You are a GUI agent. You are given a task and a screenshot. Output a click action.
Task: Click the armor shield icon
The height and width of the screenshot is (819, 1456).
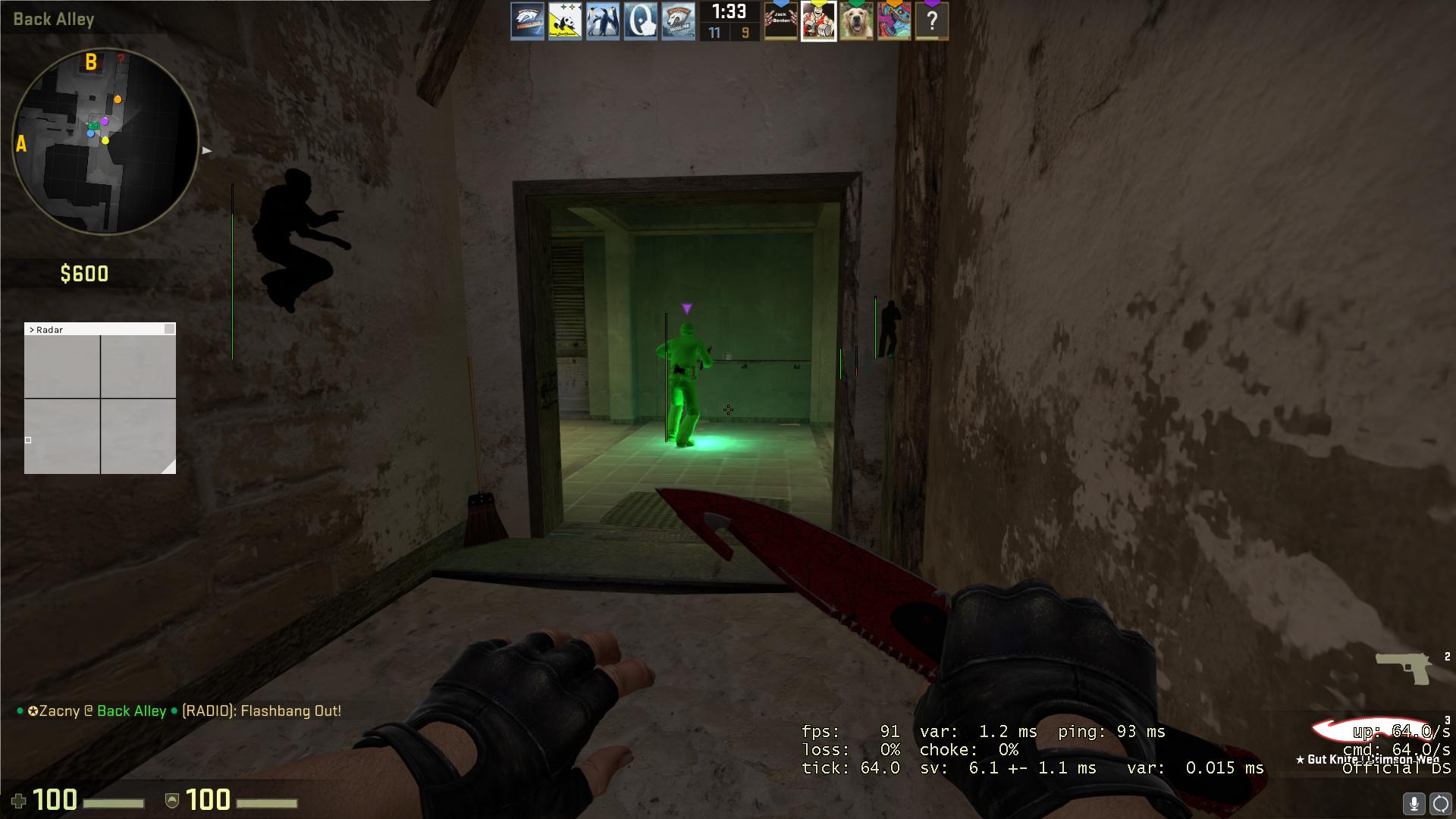[174, 800]
